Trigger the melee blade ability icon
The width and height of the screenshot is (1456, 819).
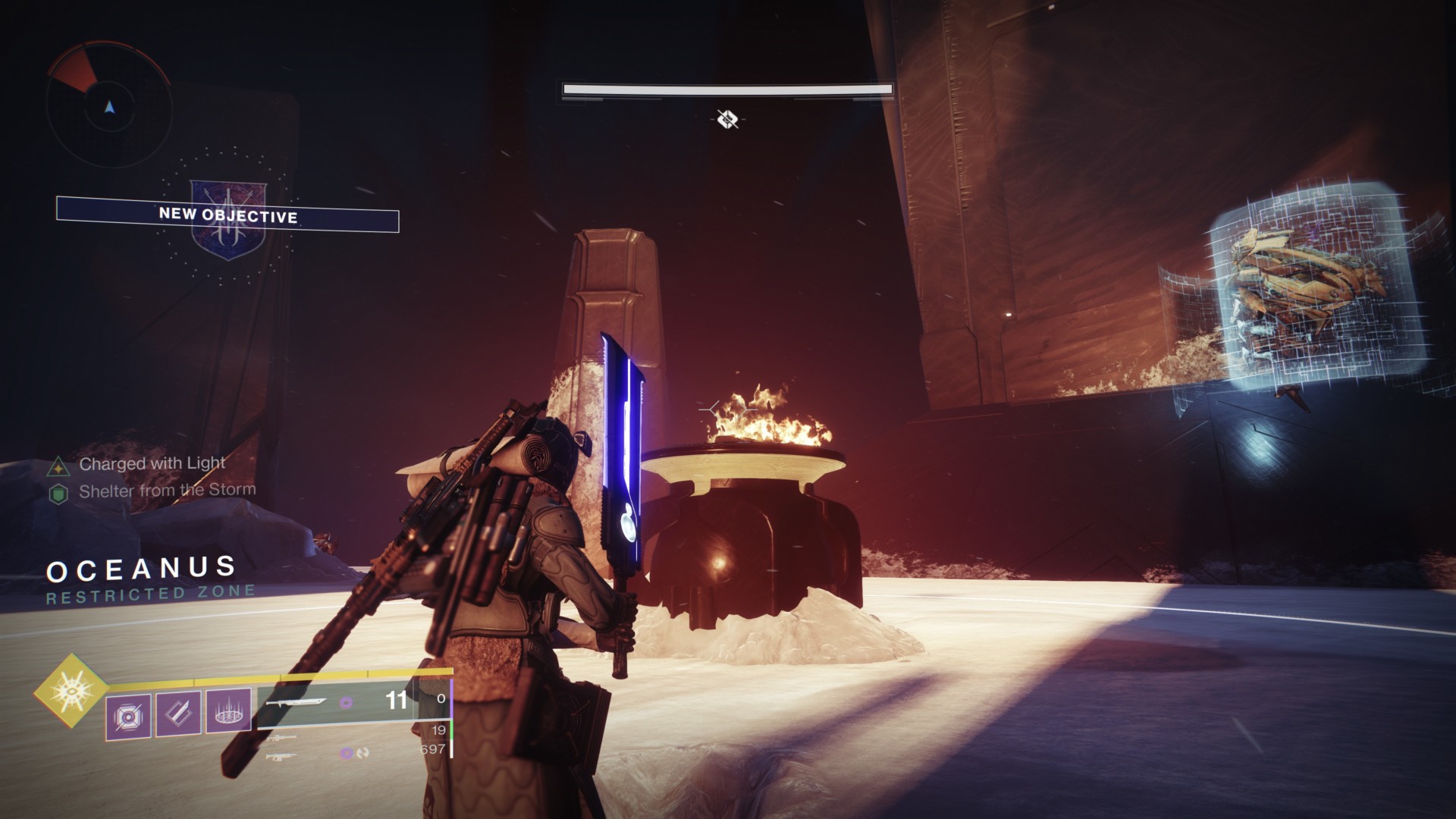[x=178, y=714]
